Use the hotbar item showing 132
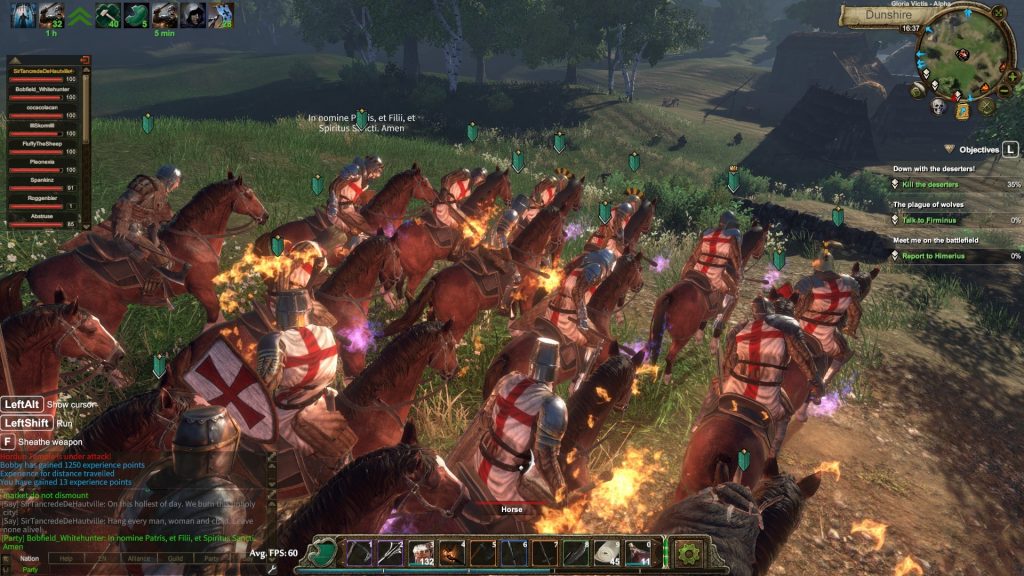The height and width of the screenshot is (576, 1024). (x=420, y=553)
